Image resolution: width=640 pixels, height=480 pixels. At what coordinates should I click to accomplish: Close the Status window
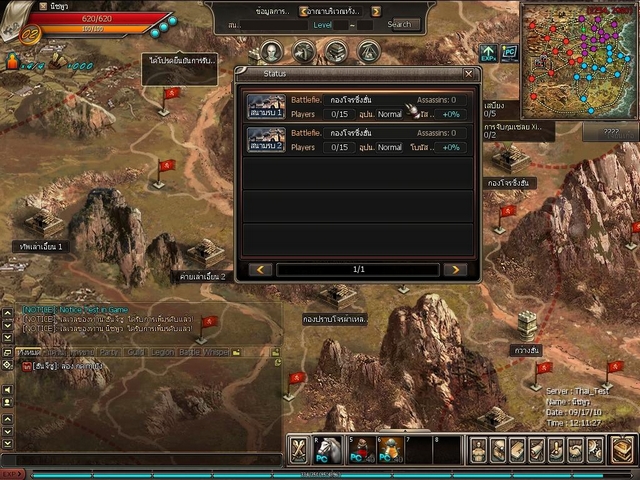point(468,73)
